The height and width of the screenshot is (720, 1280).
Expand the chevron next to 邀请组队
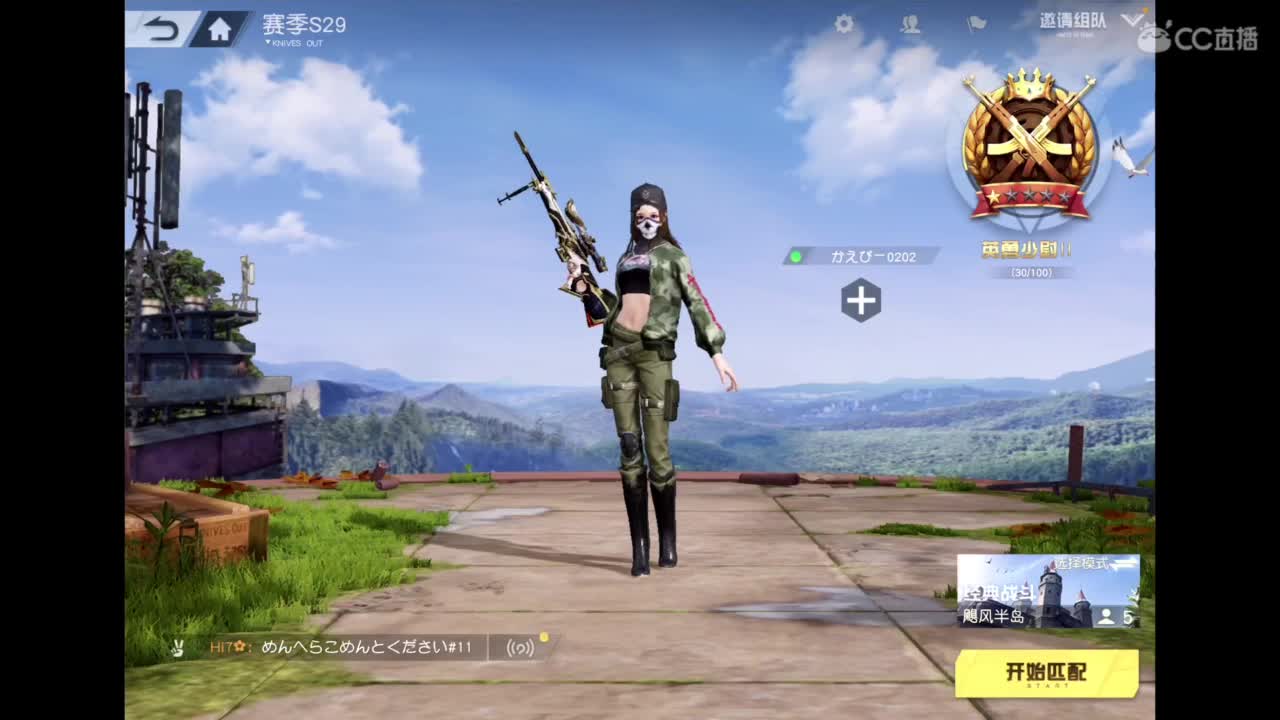[1131, 20]
